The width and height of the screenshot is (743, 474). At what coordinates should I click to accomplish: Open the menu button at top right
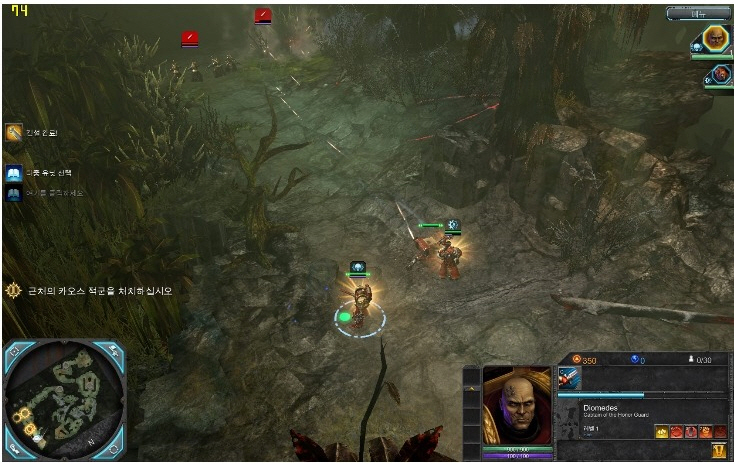click(x=698, y=14)
